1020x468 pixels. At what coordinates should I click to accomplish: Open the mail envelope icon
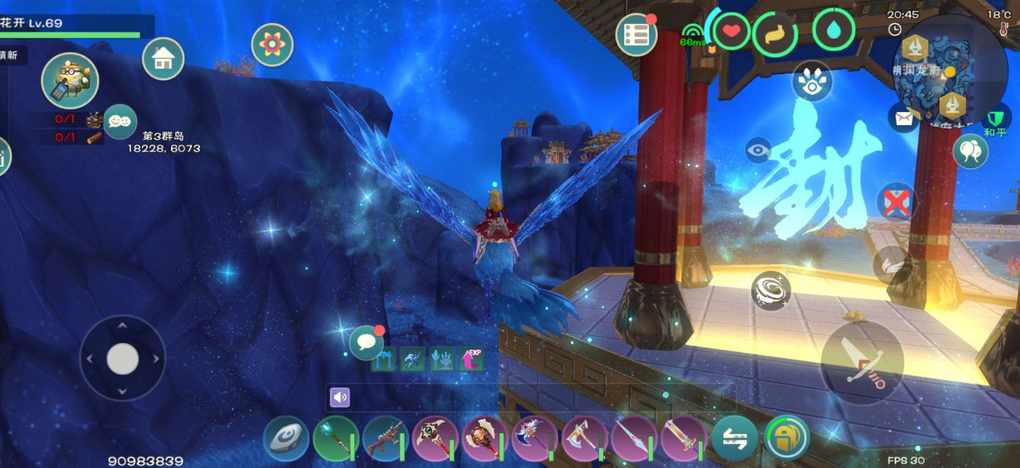click(904, 118)
